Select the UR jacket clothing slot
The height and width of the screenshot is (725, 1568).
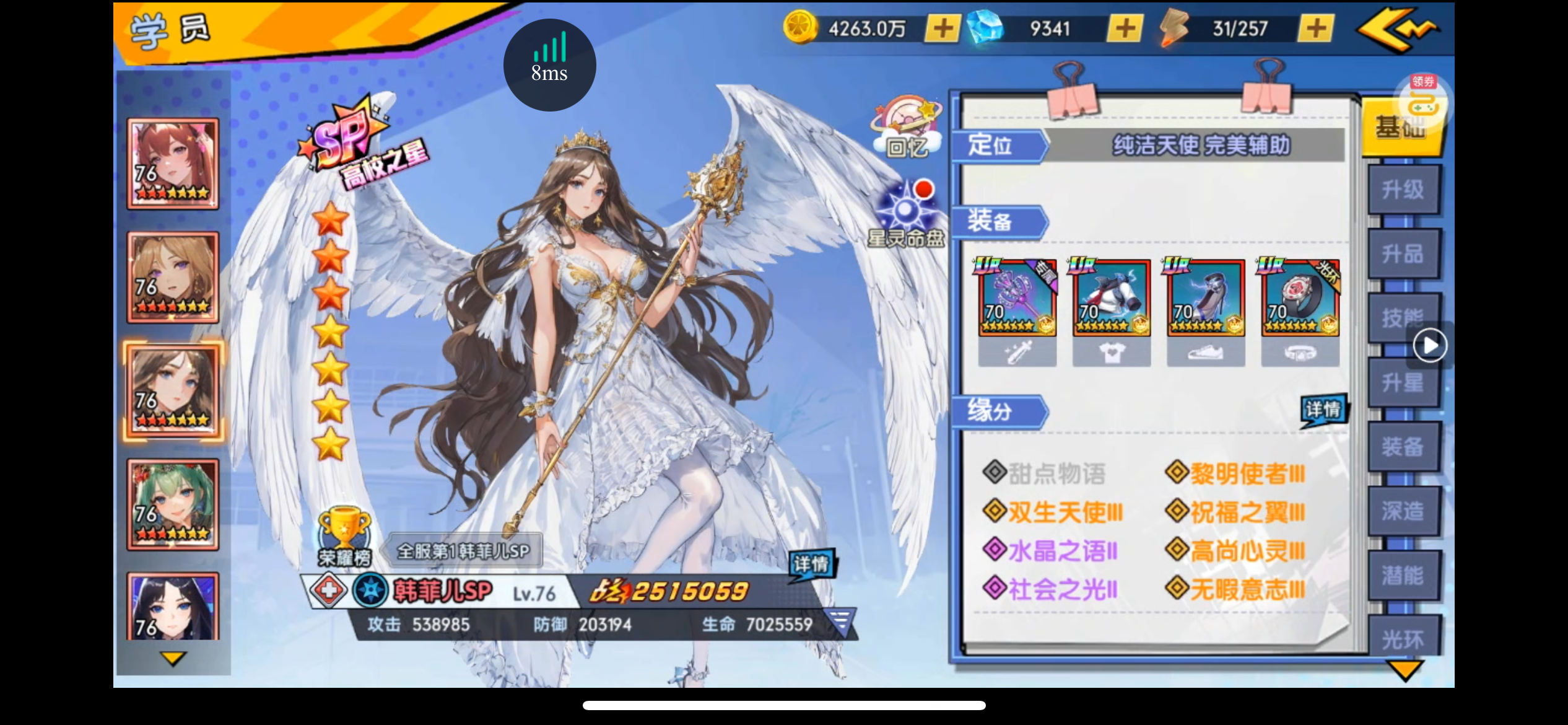tap(1112, 299)
